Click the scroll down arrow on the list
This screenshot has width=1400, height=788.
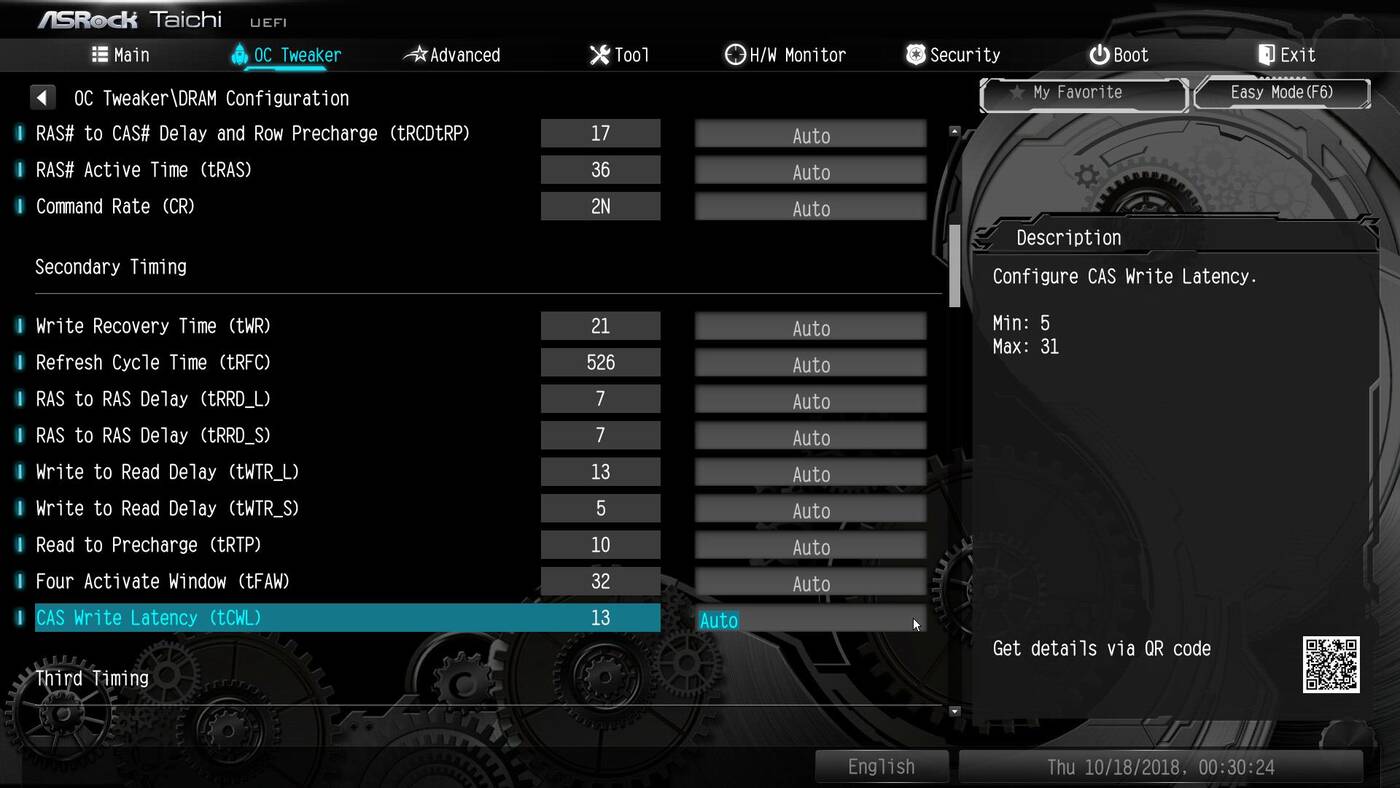954,711
